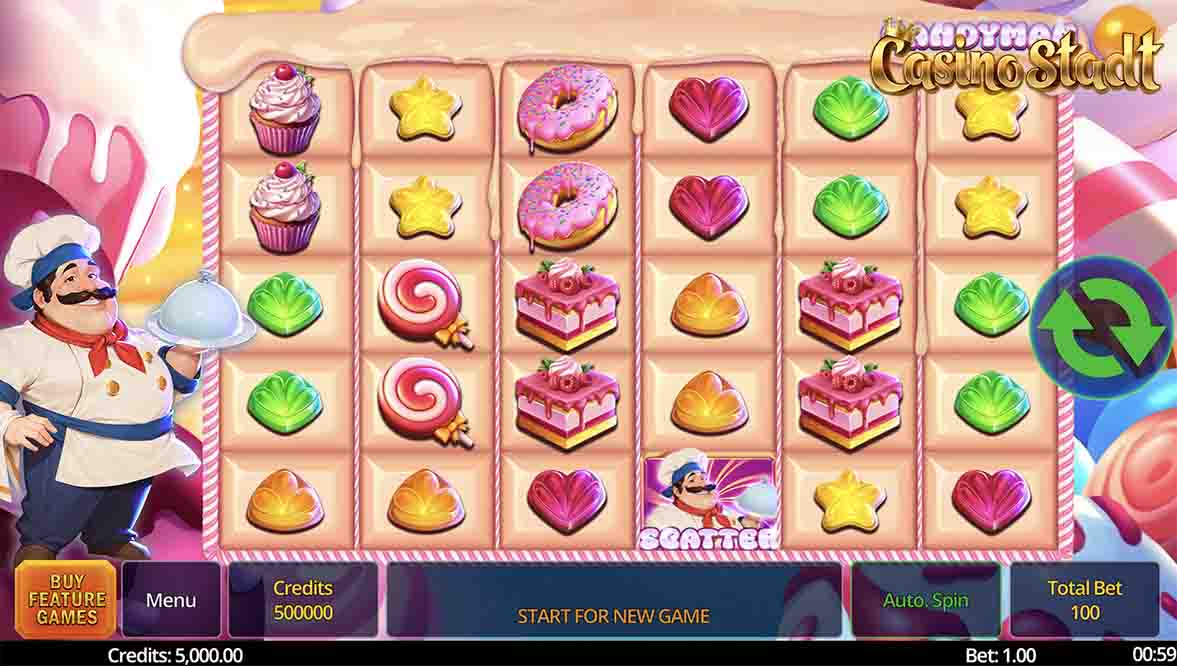
Task: Click the Buy Feature Games button
Action: [x=66, y=599]
